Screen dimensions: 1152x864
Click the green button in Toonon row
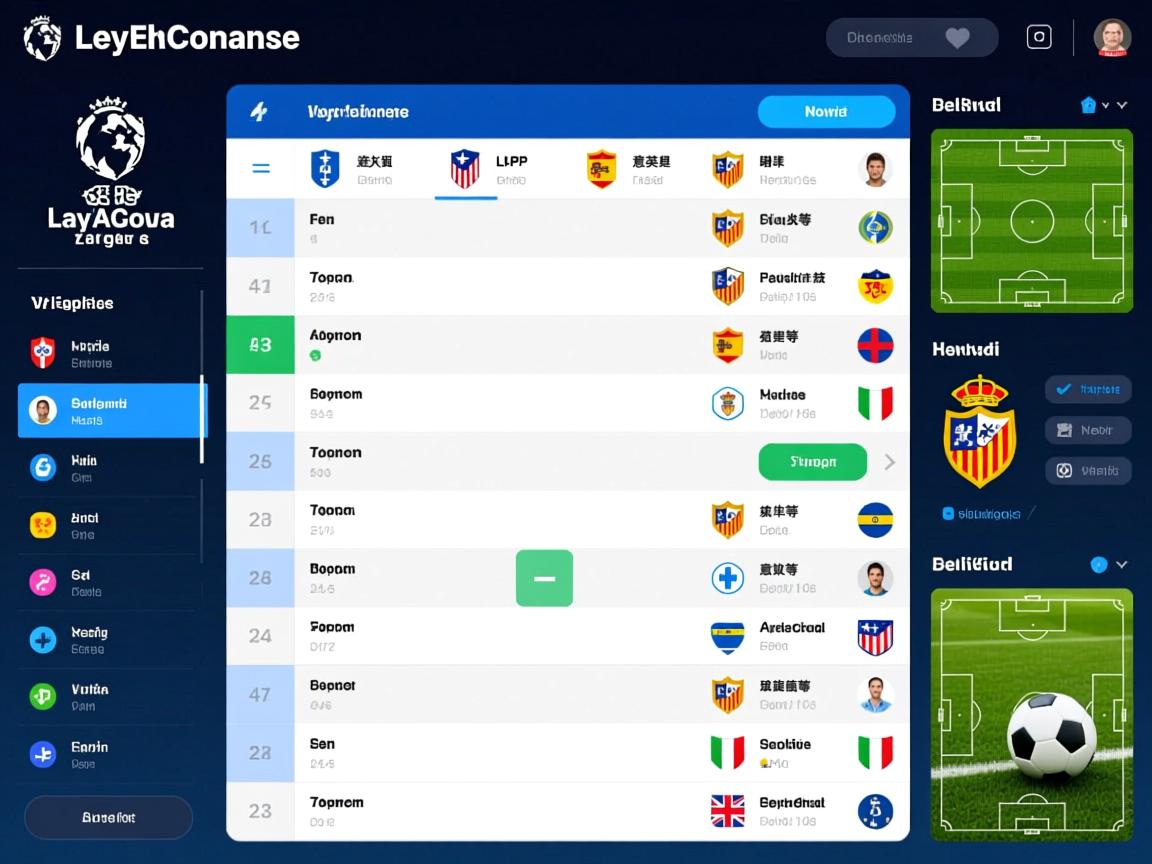(x=812, y=462)
